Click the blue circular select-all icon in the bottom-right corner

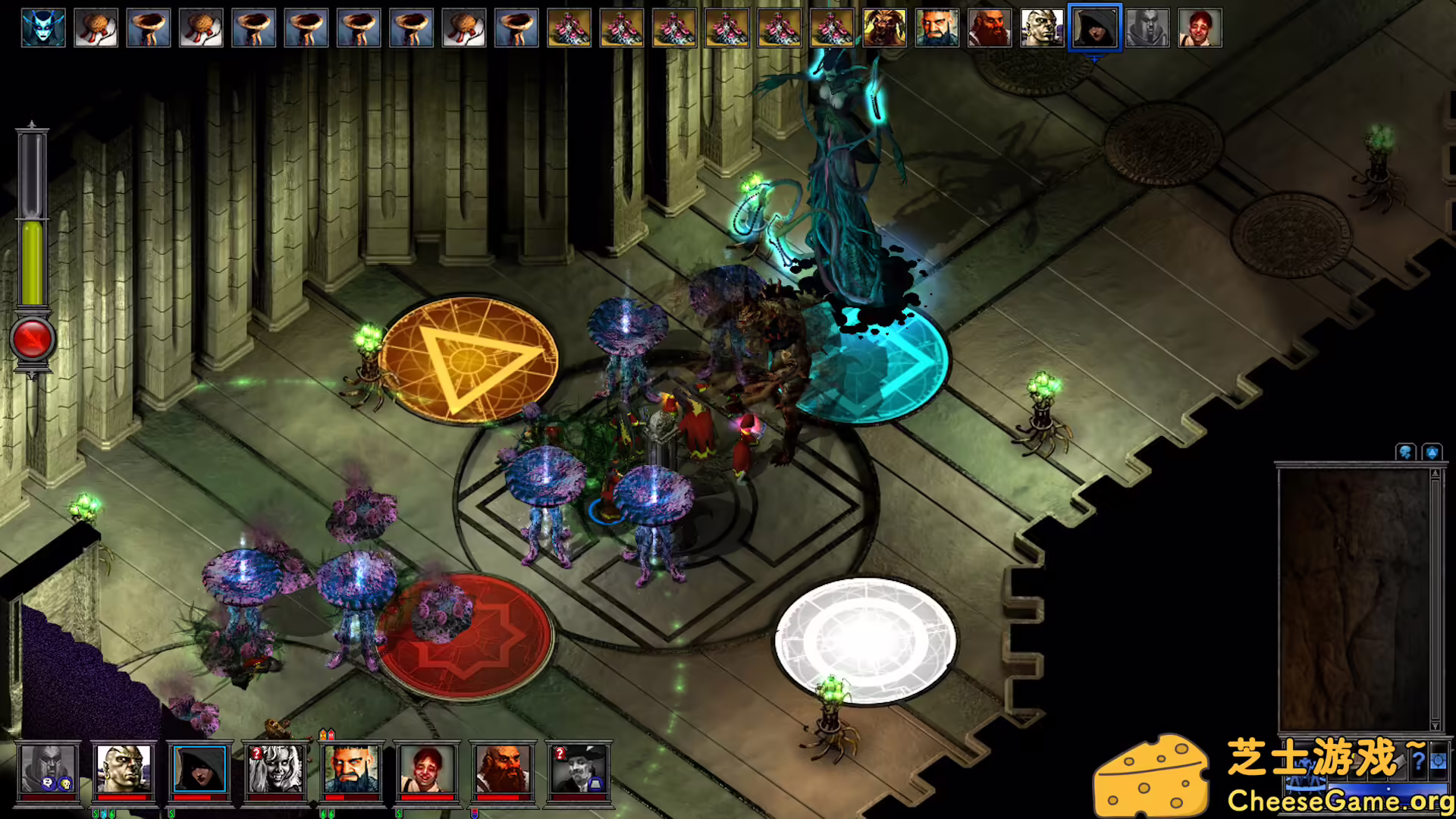[x=1437, y=762]
